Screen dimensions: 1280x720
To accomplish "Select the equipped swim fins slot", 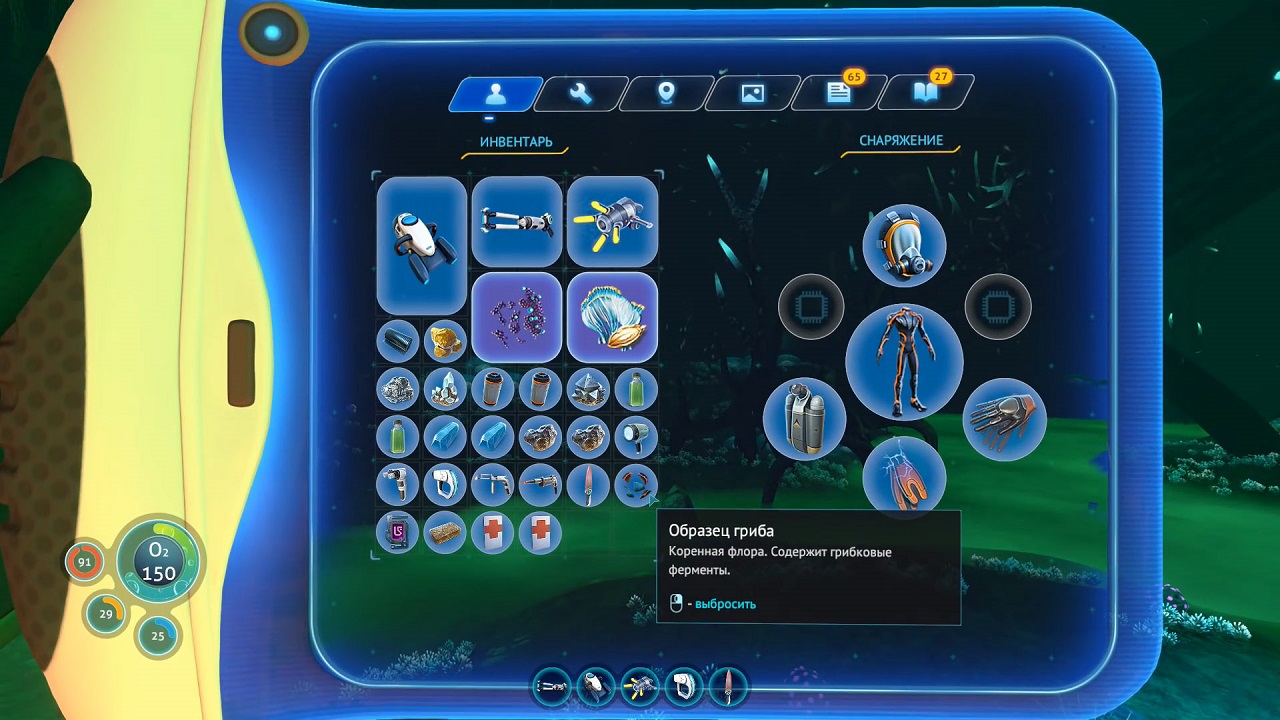I will click(904, 475).
